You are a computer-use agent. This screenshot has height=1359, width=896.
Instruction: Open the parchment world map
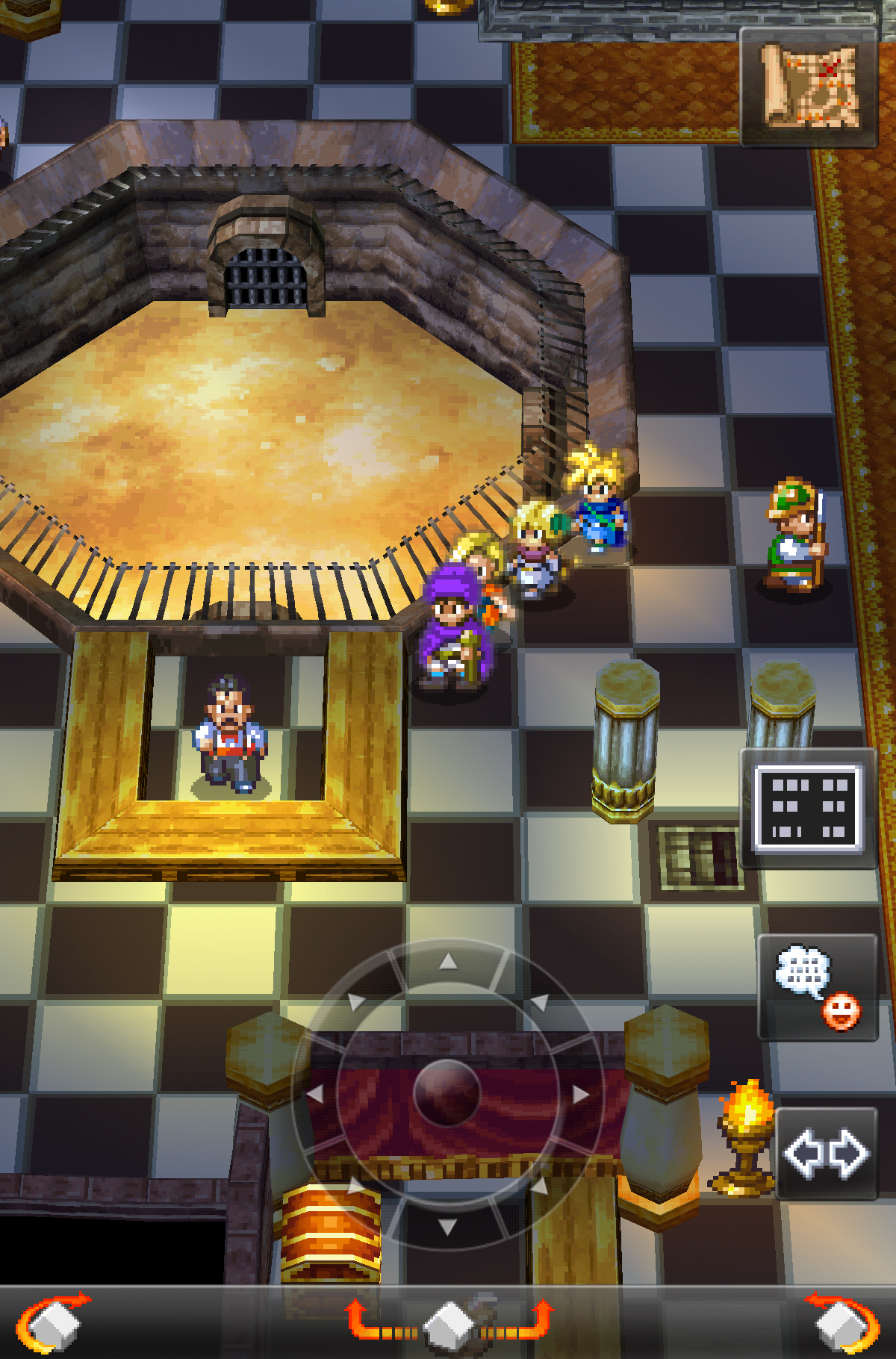809,87
